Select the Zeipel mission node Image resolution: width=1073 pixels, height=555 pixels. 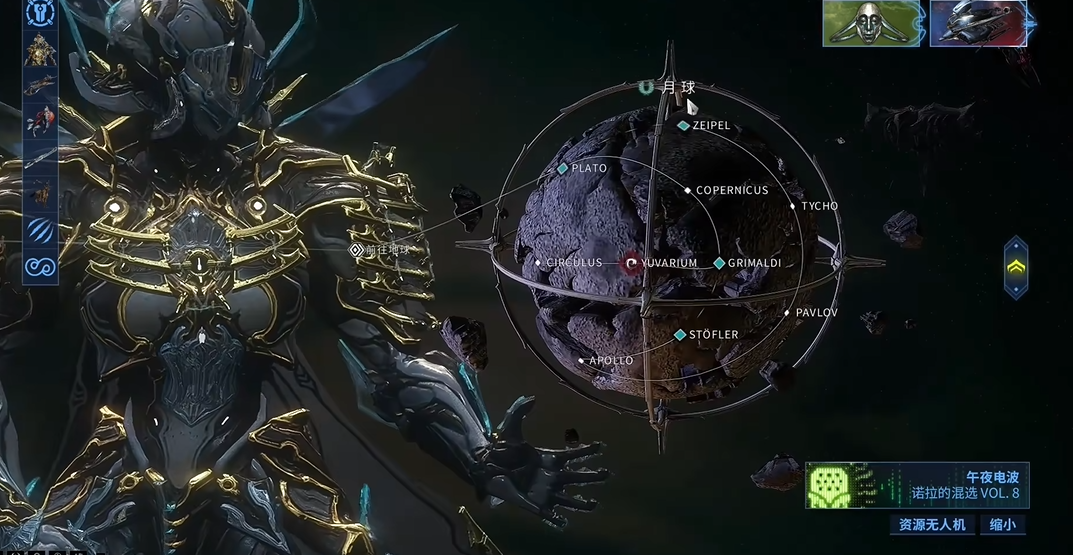(684, 126)
